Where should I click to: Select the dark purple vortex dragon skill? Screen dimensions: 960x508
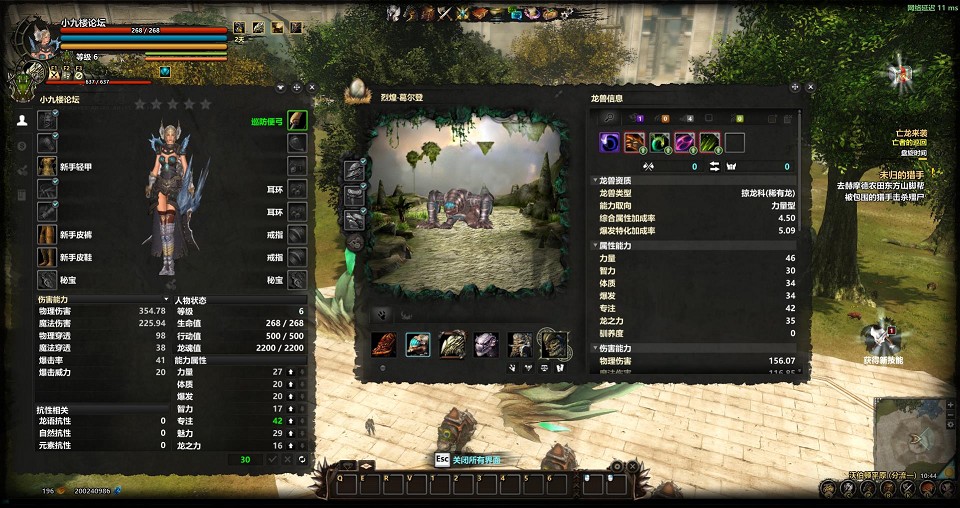(609, 142)
